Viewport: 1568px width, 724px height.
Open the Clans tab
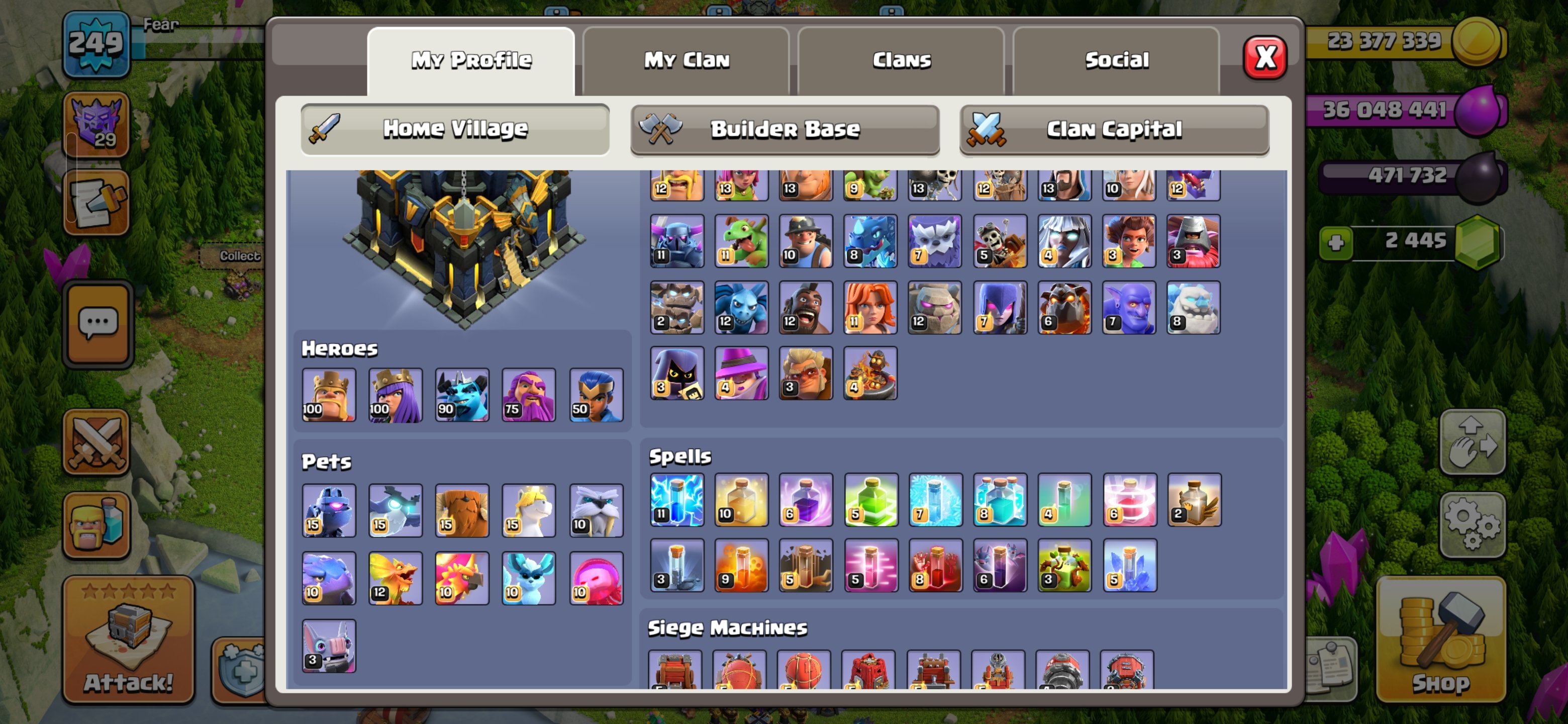pos(900,59)
